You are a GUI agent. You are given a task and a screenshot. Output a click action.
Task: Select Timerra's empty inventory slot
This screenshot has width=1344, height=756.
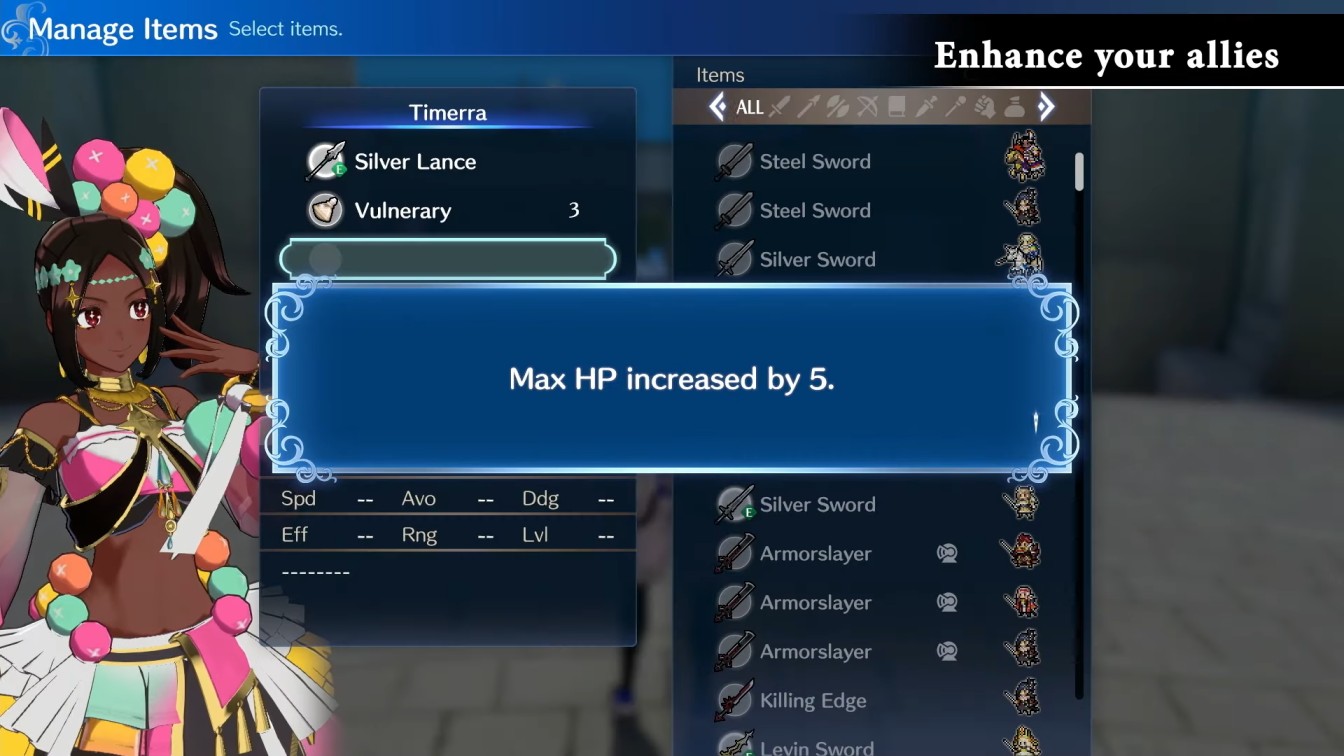coord(447,258)
